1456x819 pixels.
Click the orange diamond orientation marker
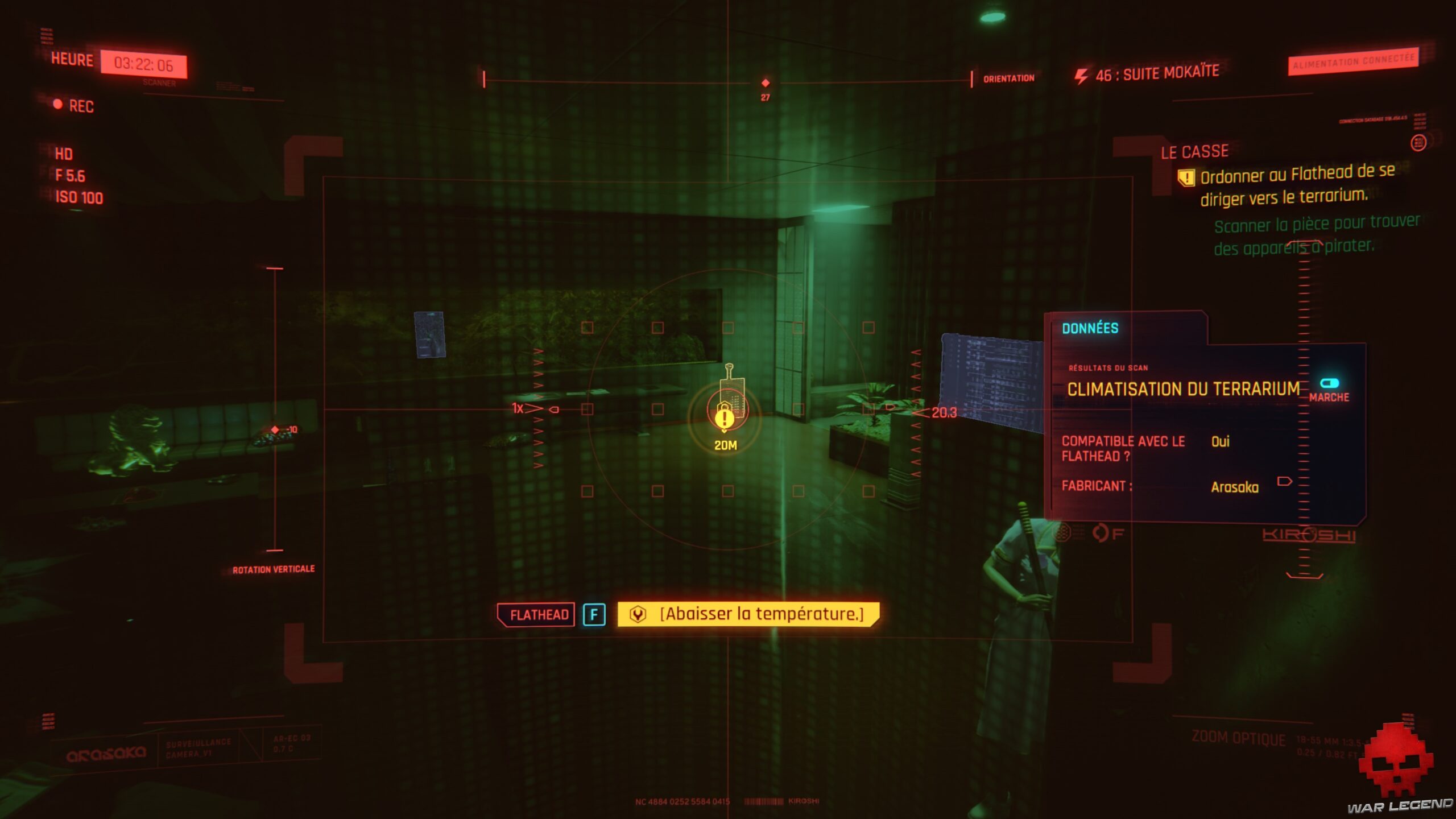pyautogui.click(x=766, y=82)
